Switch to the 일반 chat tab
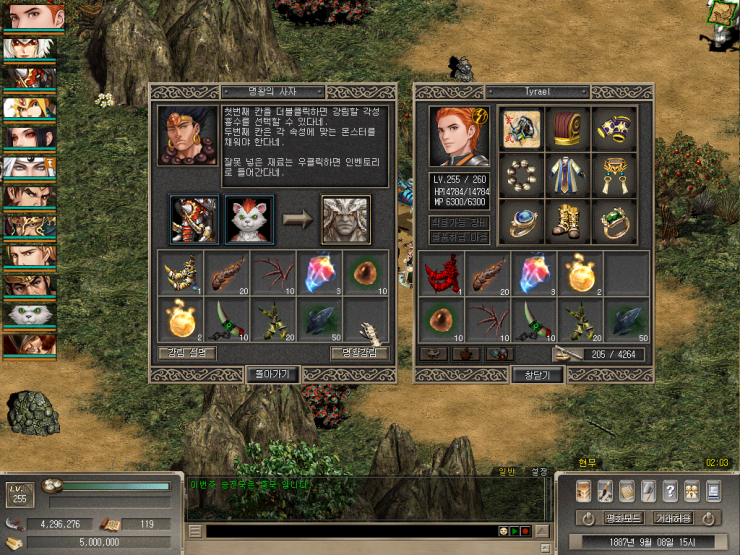740x555 pixels. (x=507, y=471)
